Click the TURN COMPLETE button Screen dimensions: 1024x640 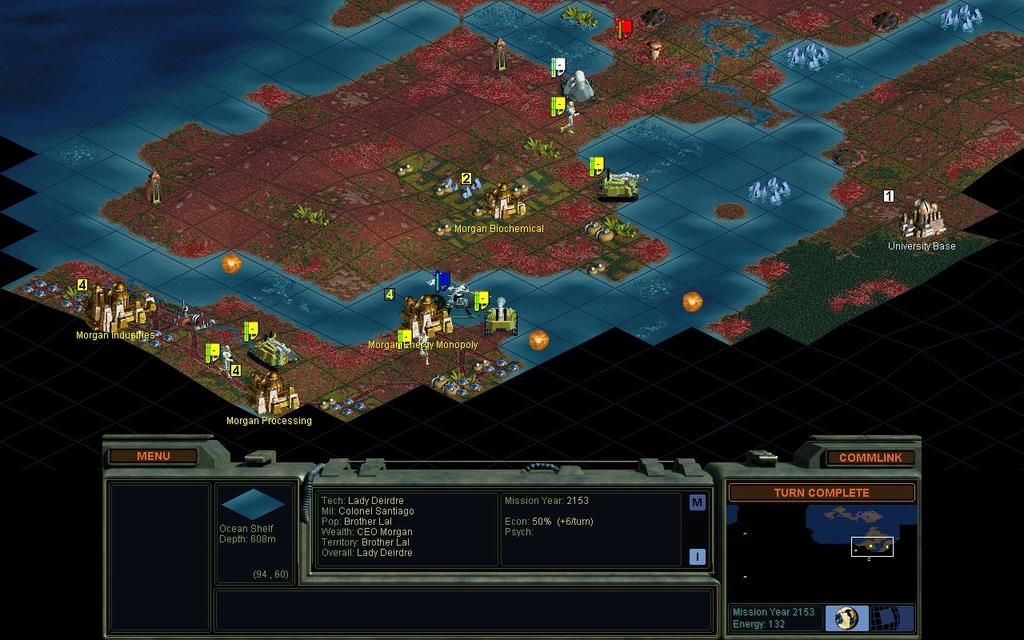[820, 493]
